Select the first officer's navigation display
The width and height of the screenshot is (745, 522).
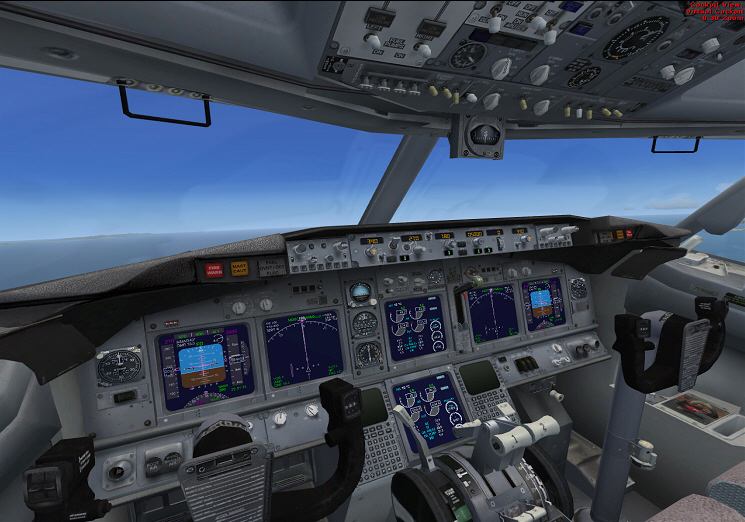click(493, 311)
